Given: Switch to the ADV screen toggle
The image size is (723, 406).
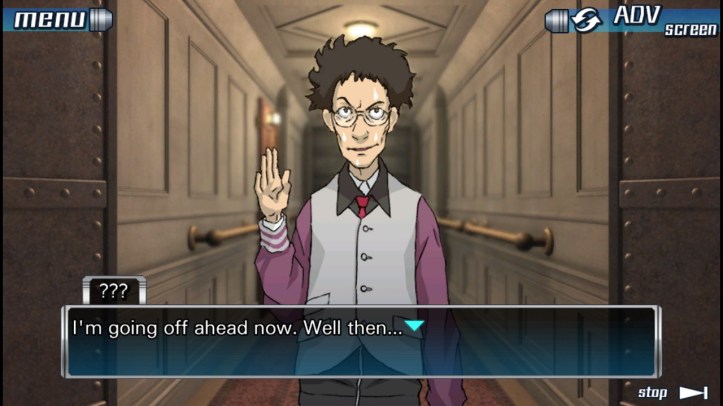Looking at the screenshot, I should click(632, 20).
